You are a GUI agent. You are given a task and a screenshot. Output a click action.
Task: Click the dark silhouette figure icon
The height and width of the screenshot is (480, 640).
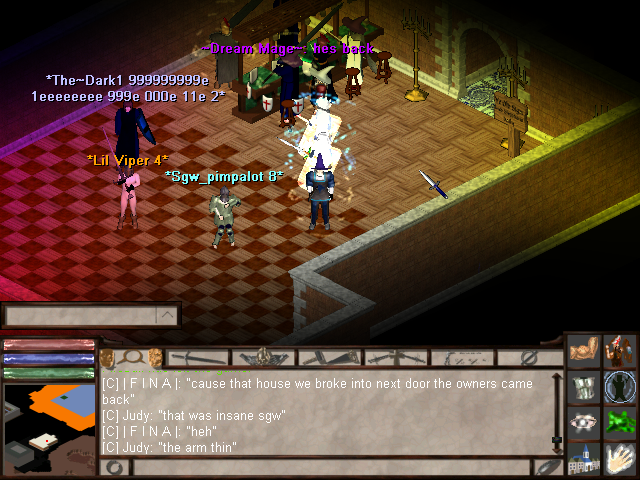(x=620, y=387)
